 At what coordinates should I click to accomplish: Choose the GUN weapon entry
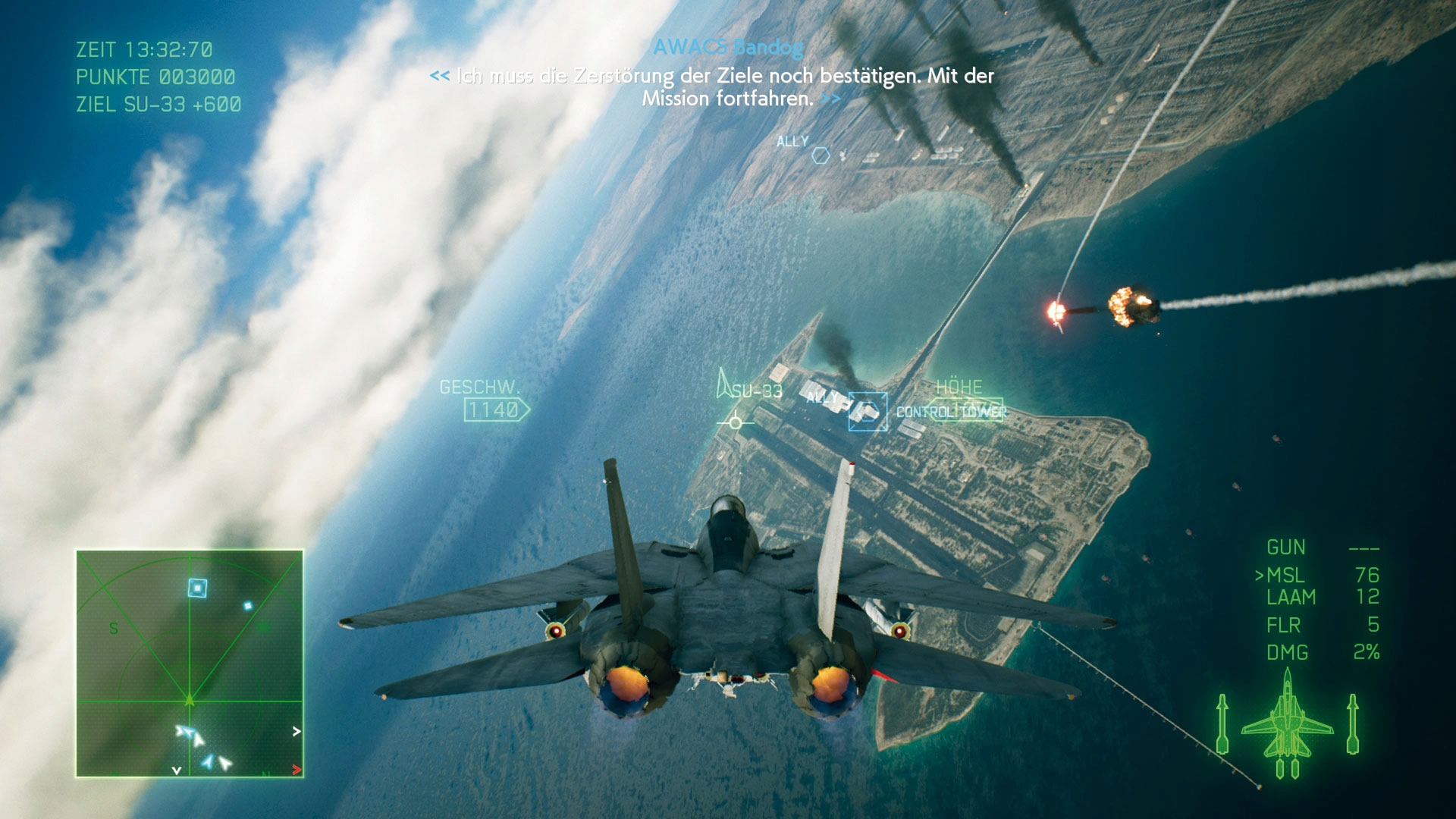coord(1286,548)
